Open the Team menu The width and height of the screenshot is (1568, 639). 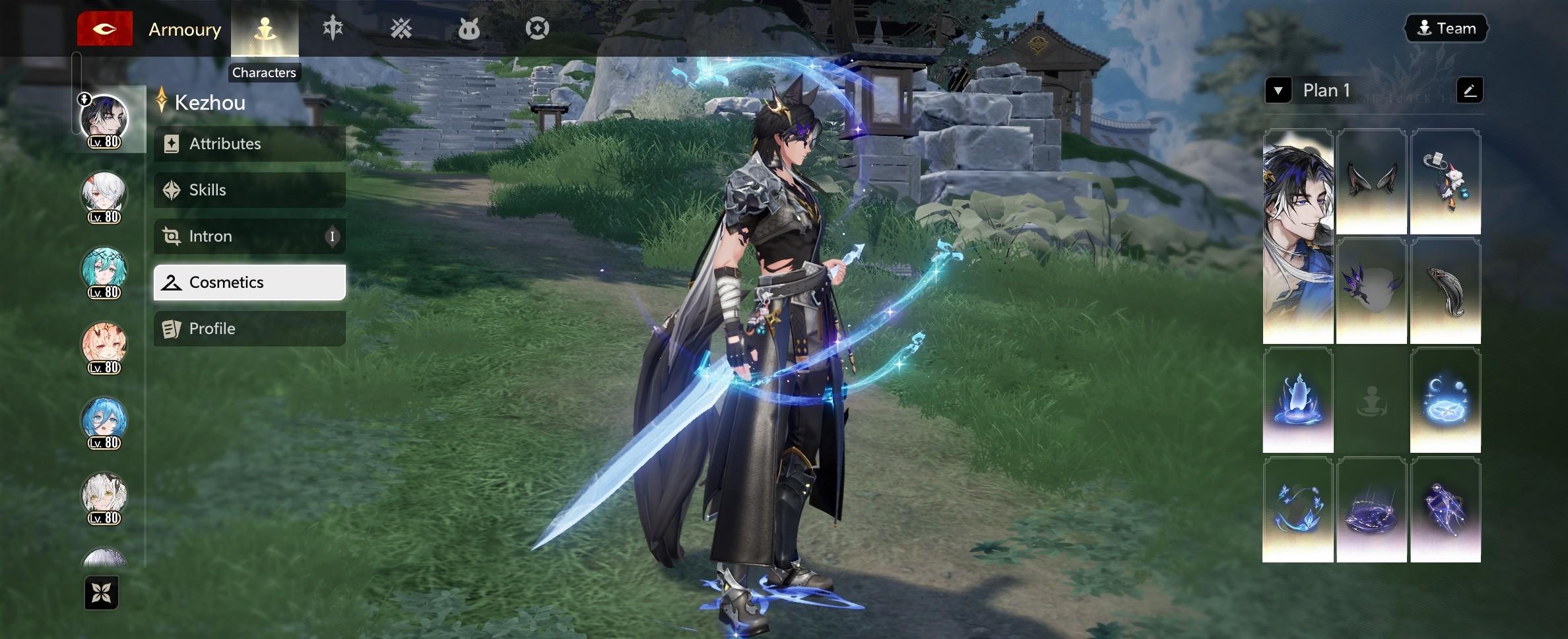(x=1446, y=28)
